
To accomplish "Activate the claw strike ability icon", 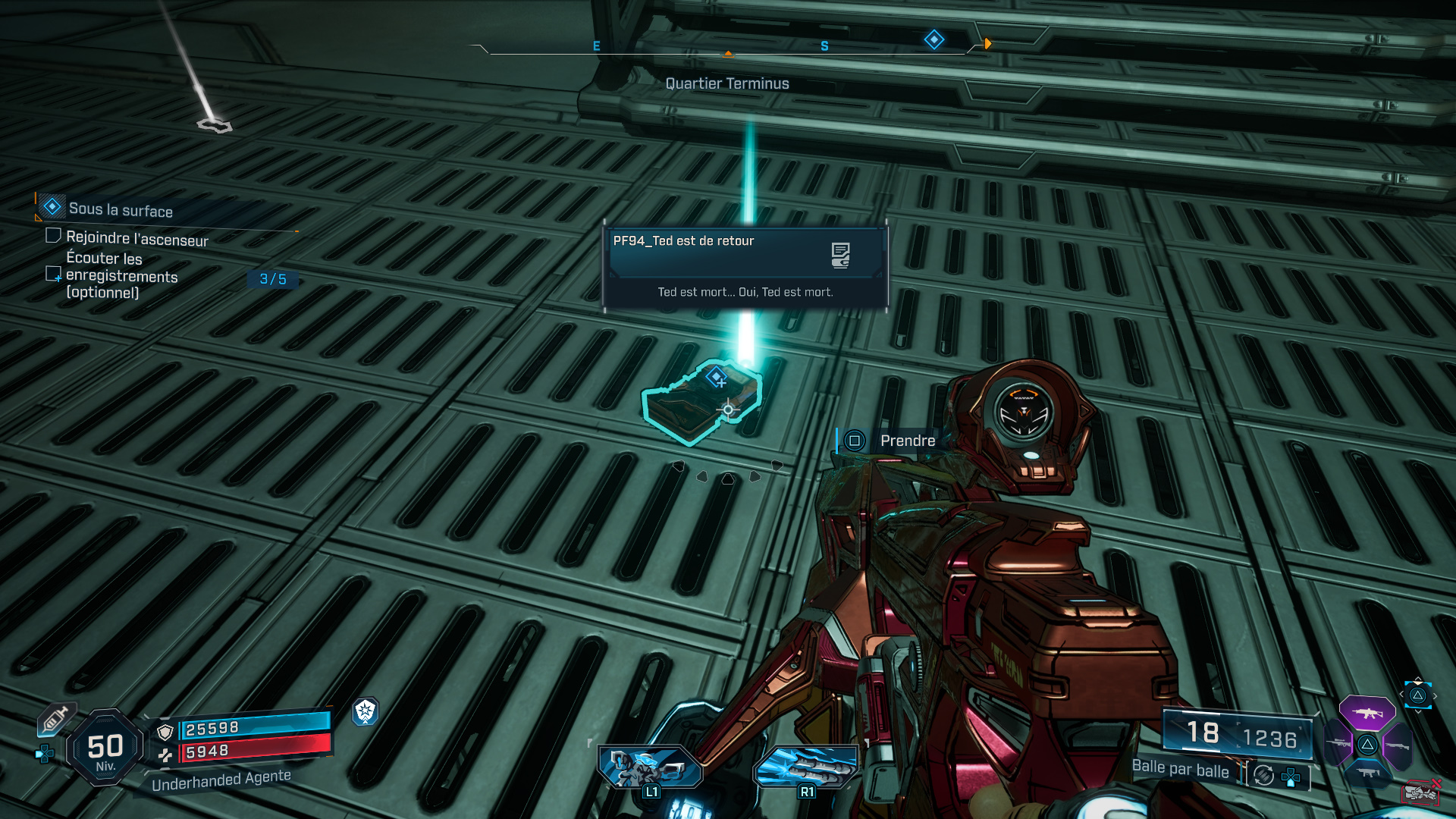I will 807,766.
